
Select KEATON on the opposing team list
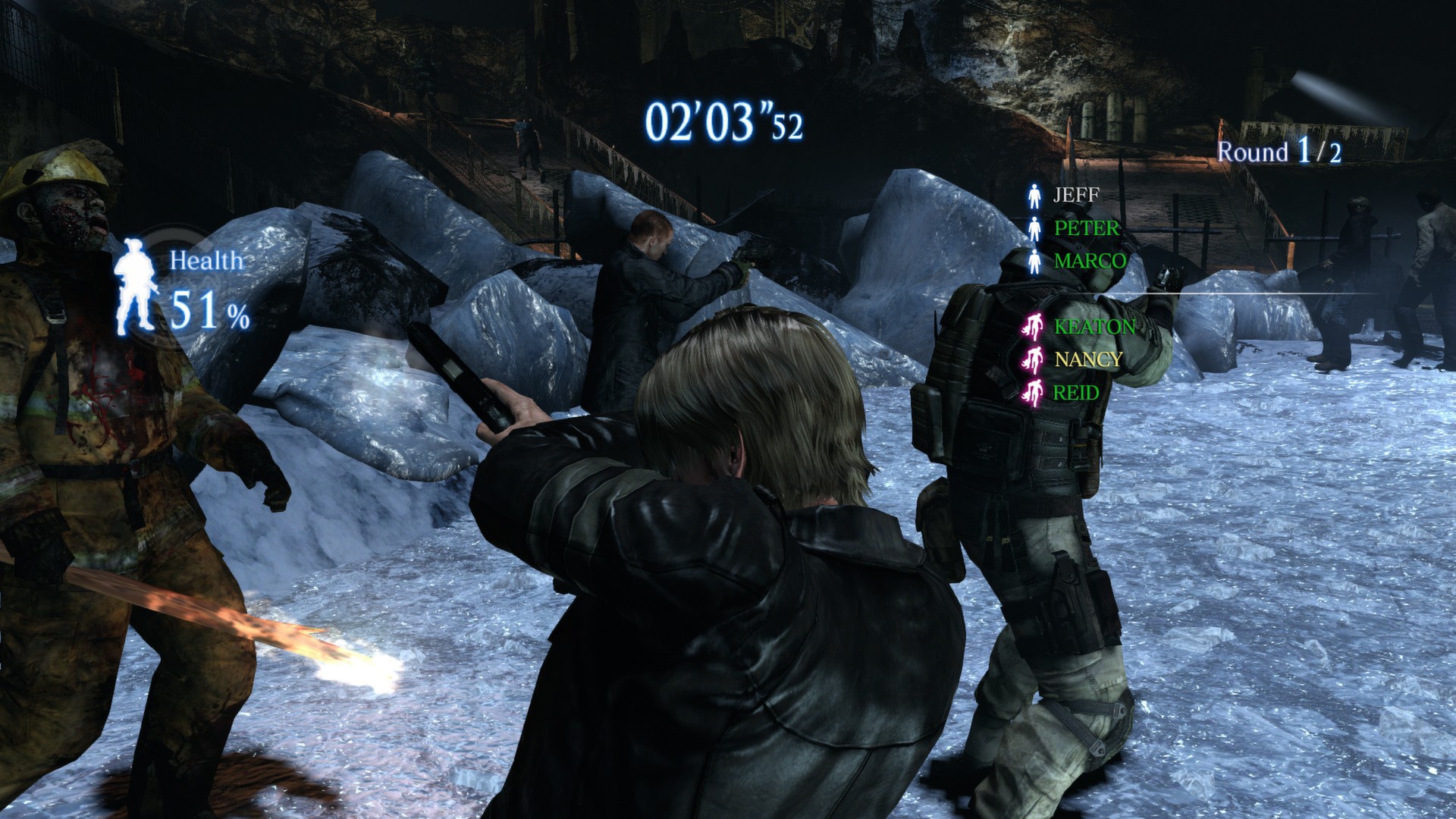point(1094,327)
